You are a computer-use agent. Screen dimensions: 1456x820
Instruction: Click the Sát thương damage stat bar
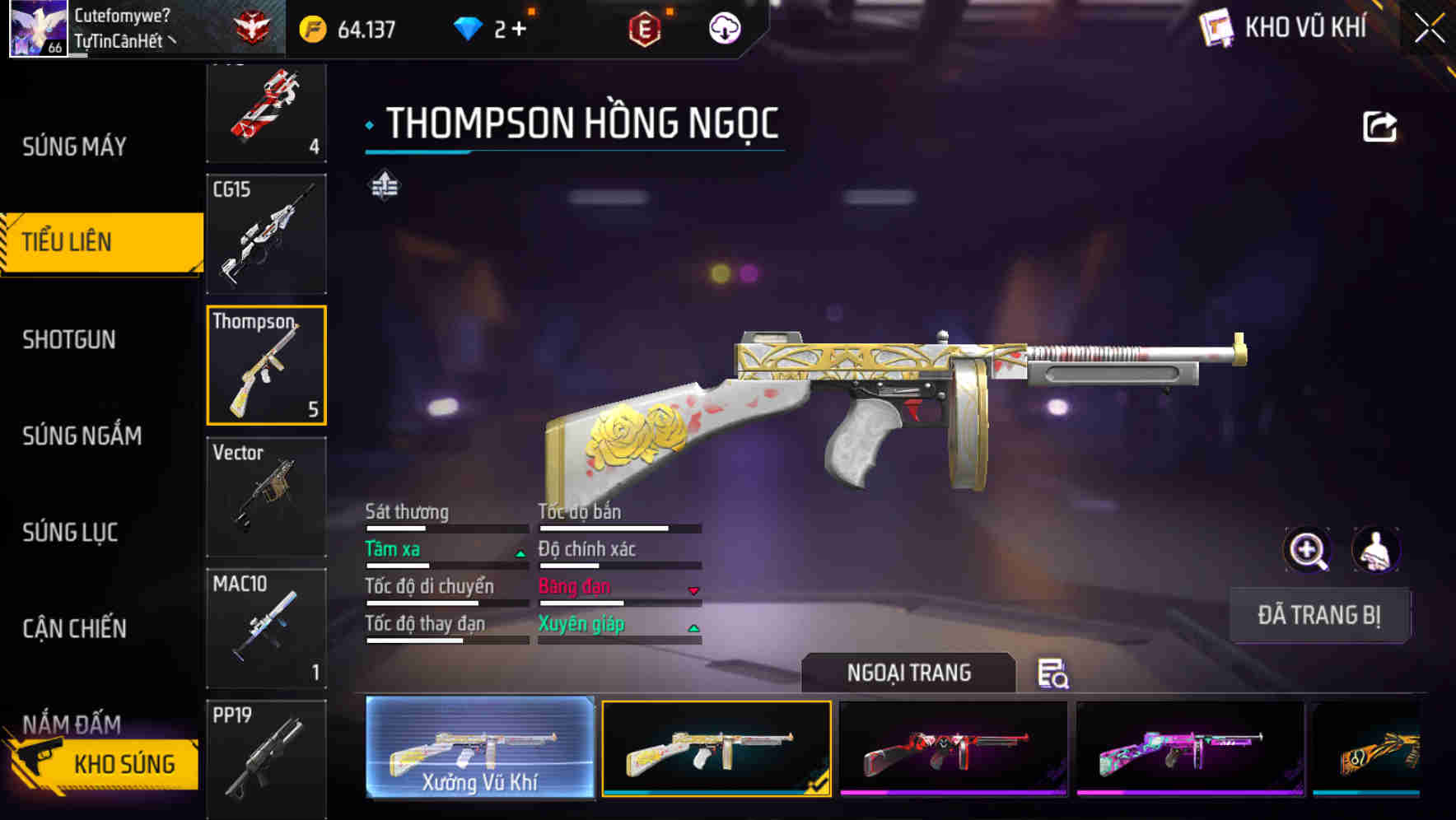(x=445, y=527)
